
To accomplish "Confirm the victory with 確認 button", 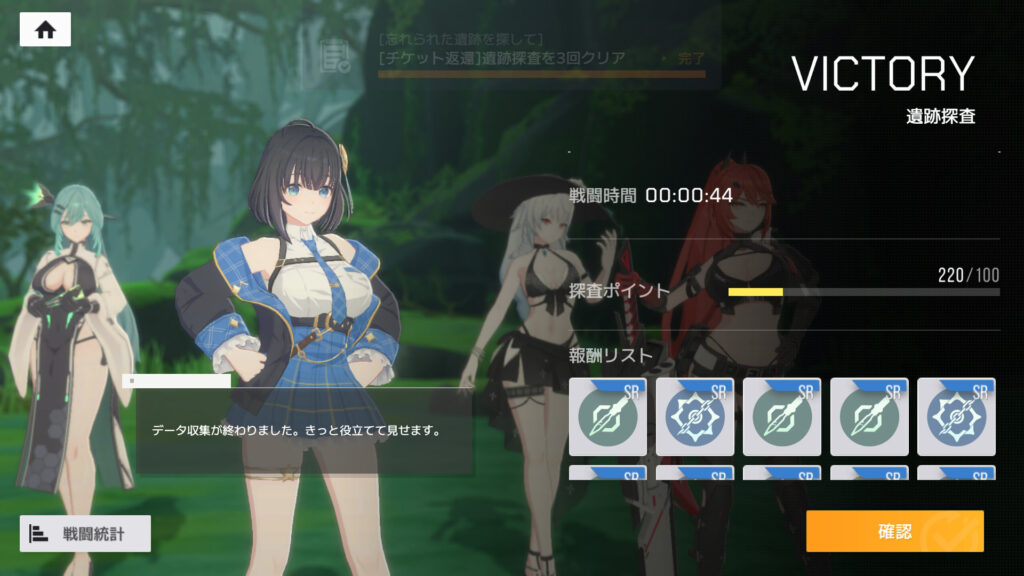I will pyautogui.click(x=894, y=531).
